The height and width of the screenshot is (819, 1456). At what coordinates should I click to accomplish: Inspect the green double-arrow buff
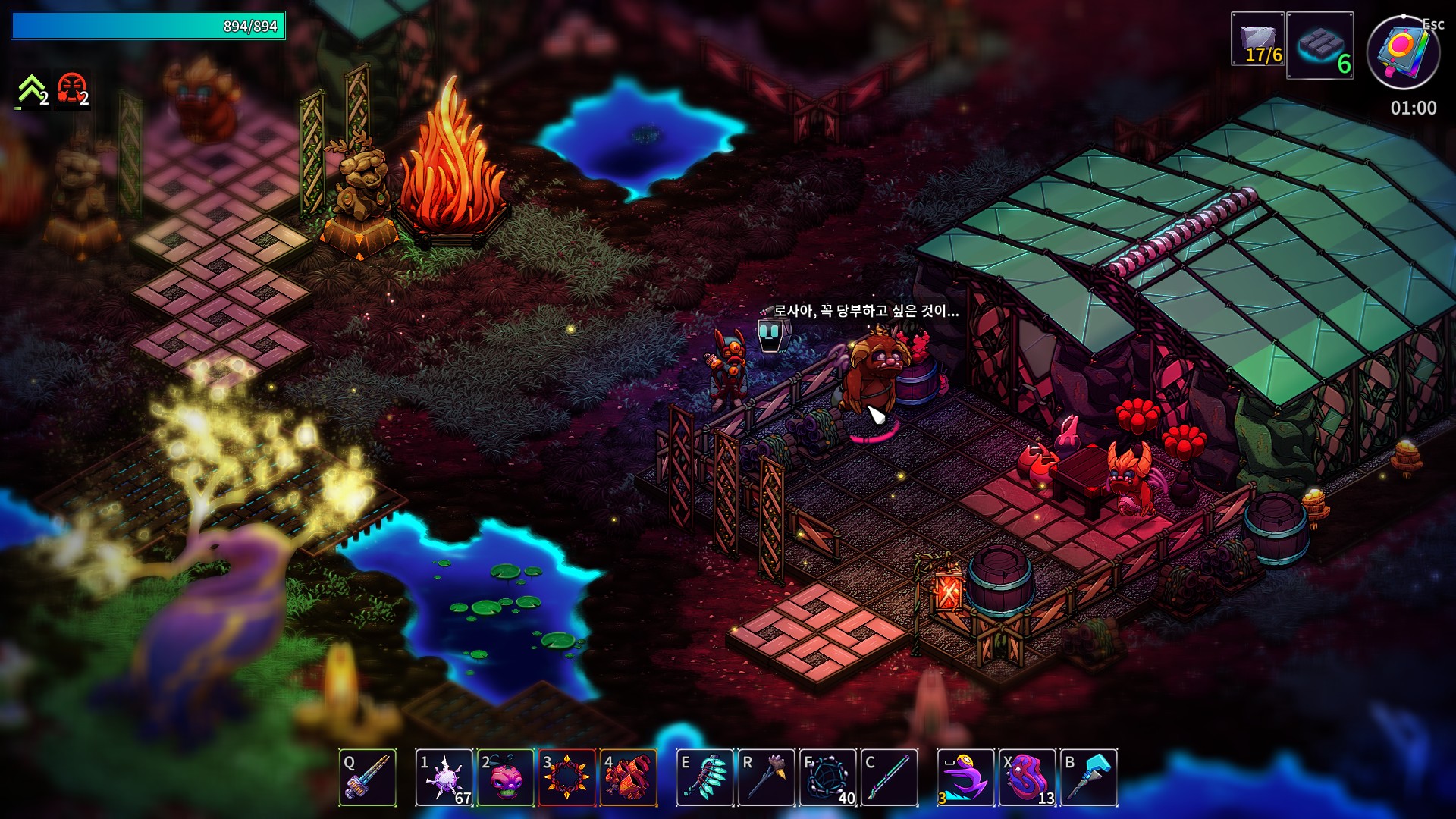(x=32, y=91)
